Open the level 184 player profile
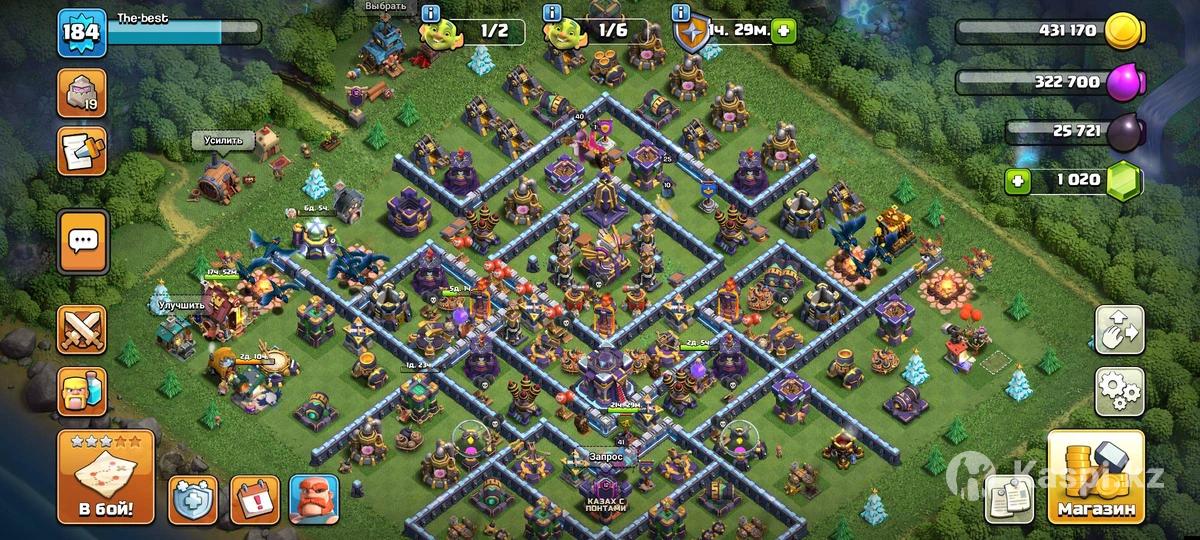Image resolution: width=1200 pixels, height=540 pixels. 80,32
